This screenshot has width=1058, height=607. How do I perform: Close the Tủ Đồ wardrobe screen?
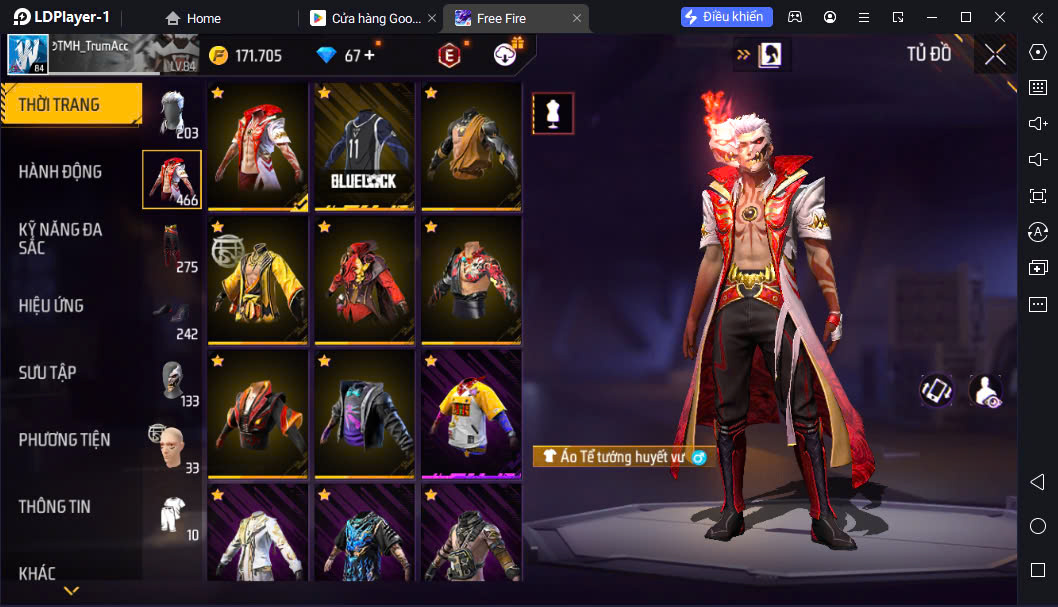tap(995, 55)
